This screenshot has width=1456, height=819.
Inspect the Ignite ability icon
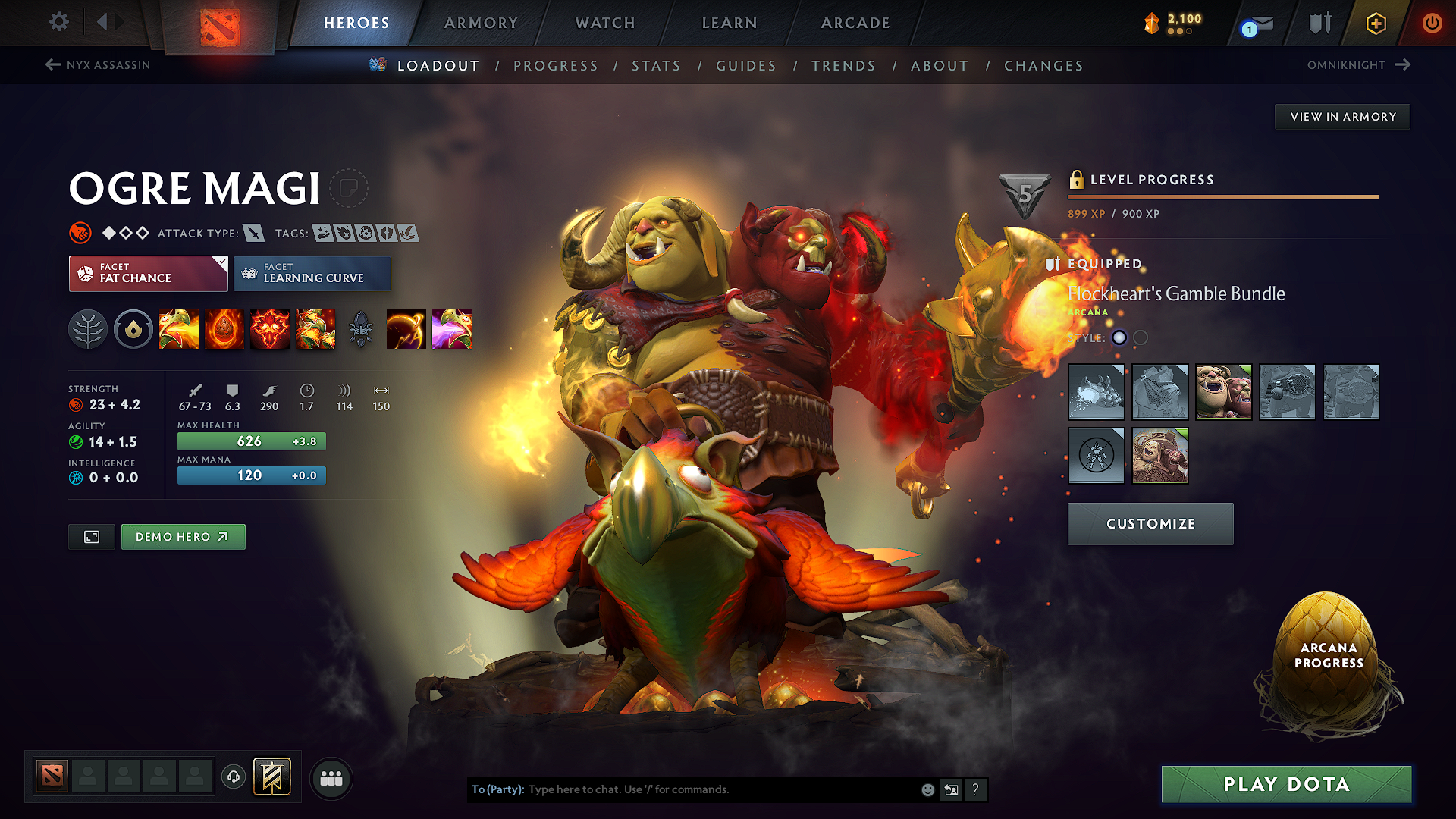(x=224, y=329)
